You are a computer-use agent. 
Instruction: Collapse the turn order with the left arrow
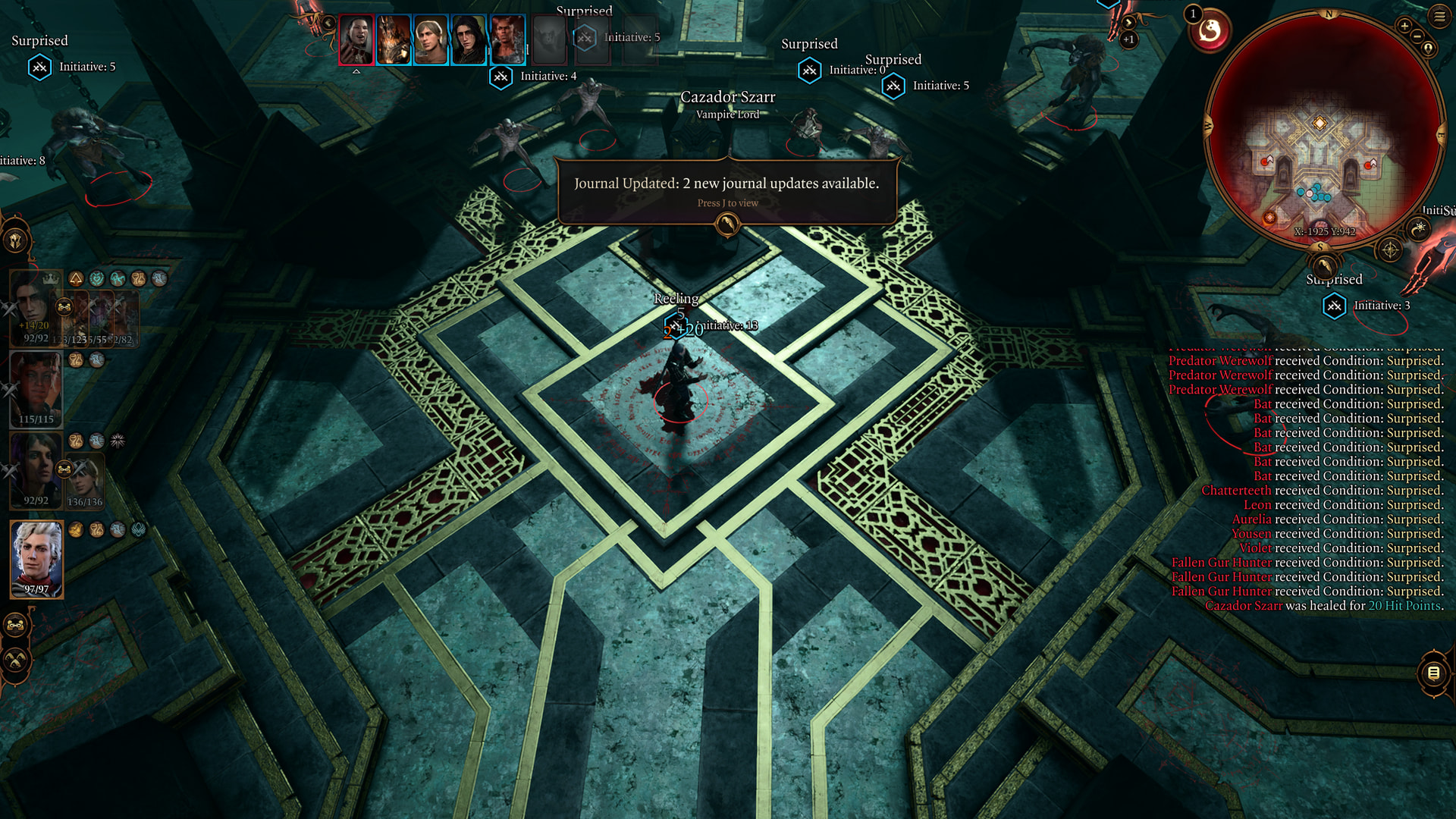click(328, 24)
